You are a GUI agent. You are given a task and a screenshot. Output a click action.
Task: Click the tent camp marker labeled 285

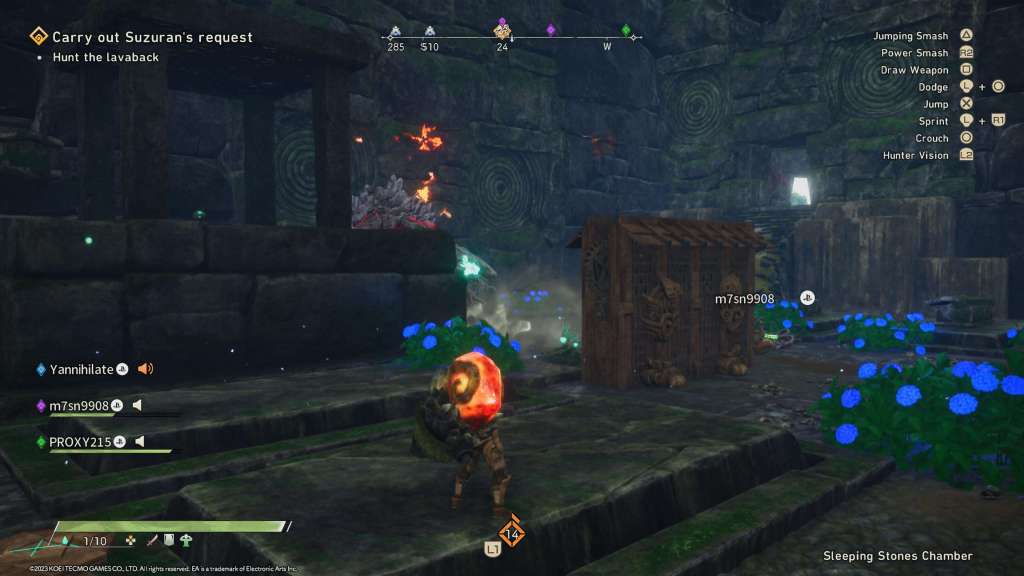pos(396,31)
